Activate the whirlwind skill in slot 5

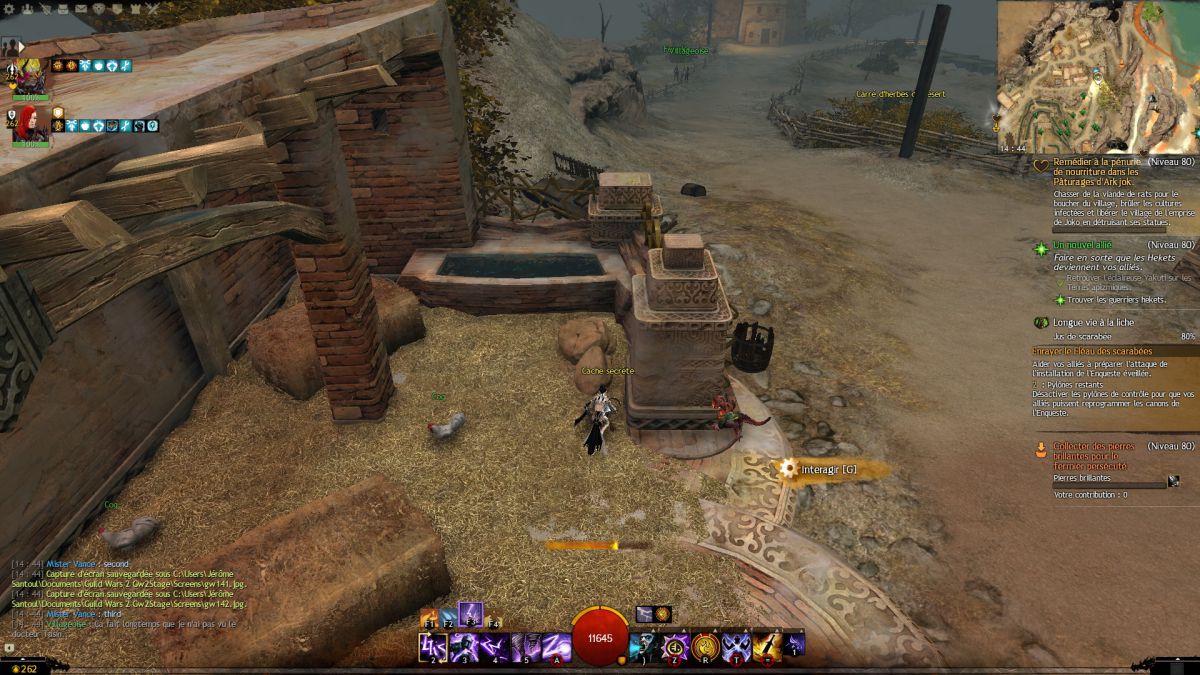tap(526, 647)
